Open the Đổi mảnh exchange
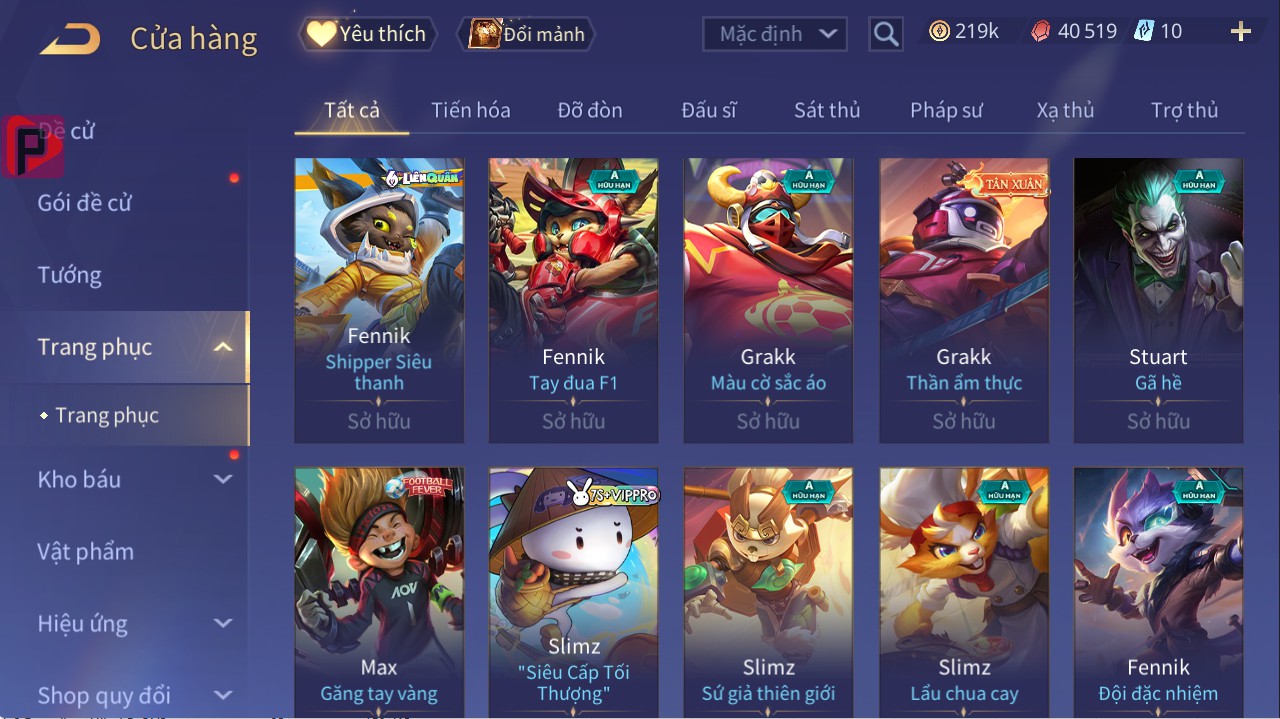 [x=527, y=34]
